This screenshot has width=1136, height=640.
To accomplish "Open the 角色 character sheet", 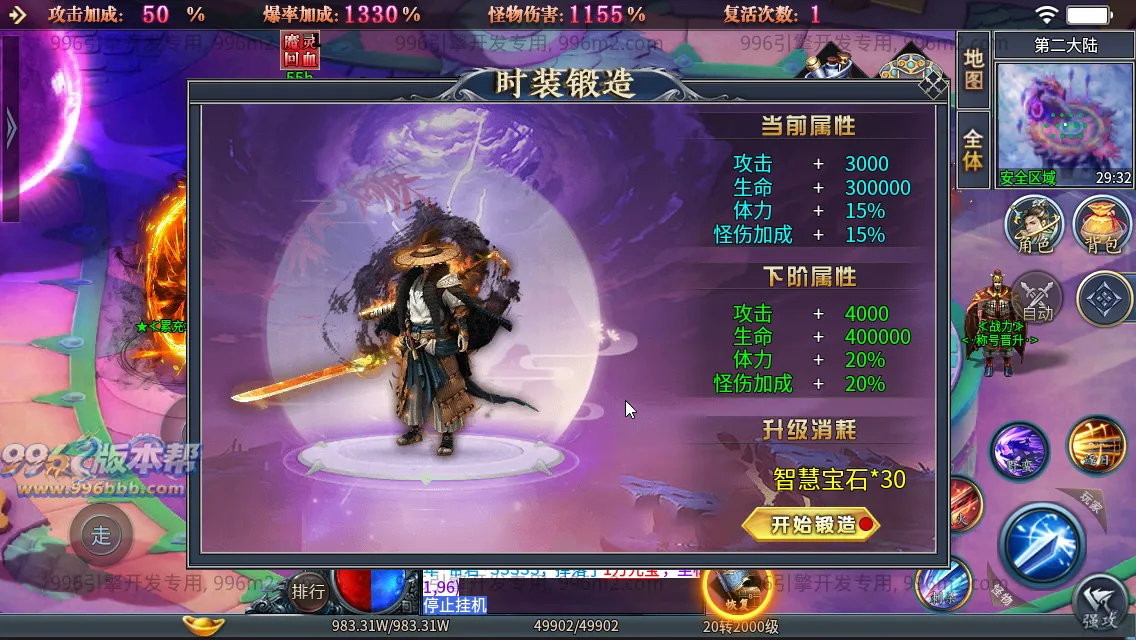I will click(1034, 223).
